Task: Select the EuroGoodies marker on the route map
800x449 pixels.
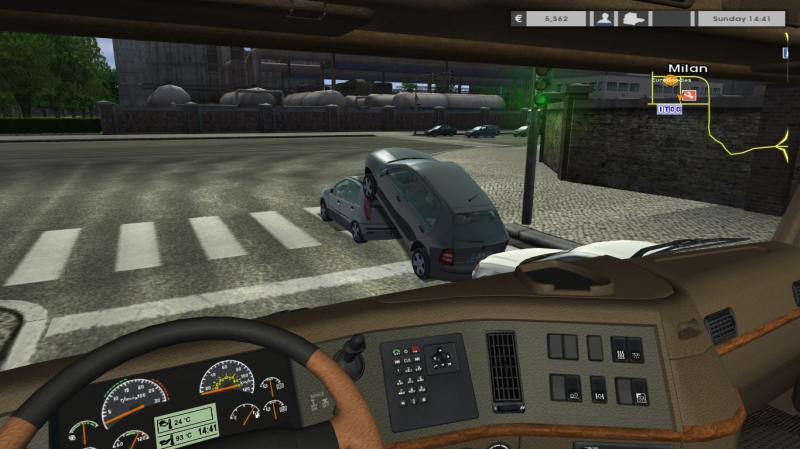Action: click(668, 81)
